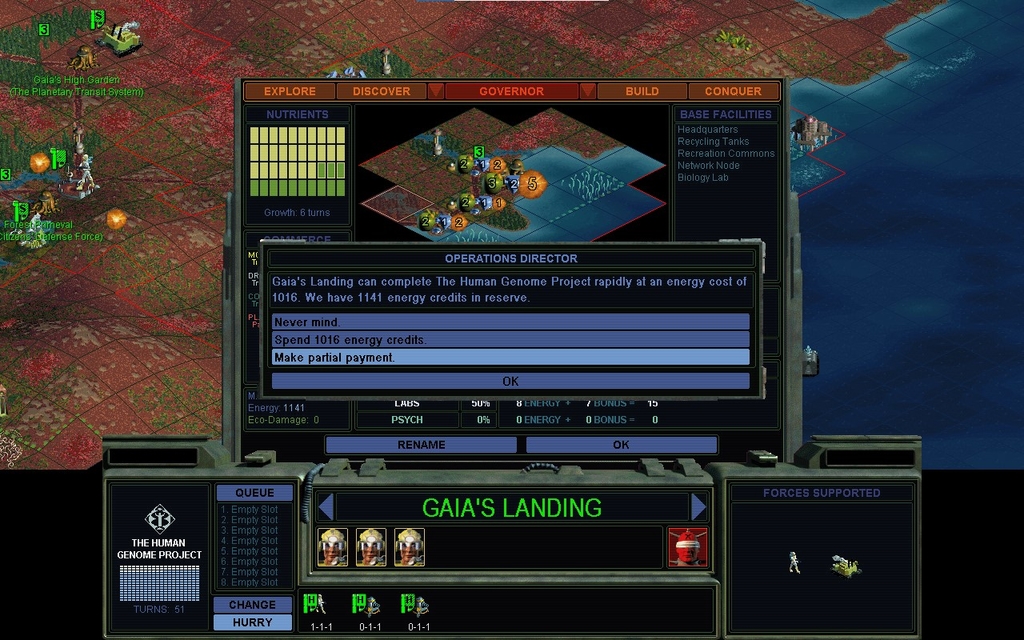Switch to the Explore governor mode
This screenshot has height=640, width=1024.
[290, 91]
